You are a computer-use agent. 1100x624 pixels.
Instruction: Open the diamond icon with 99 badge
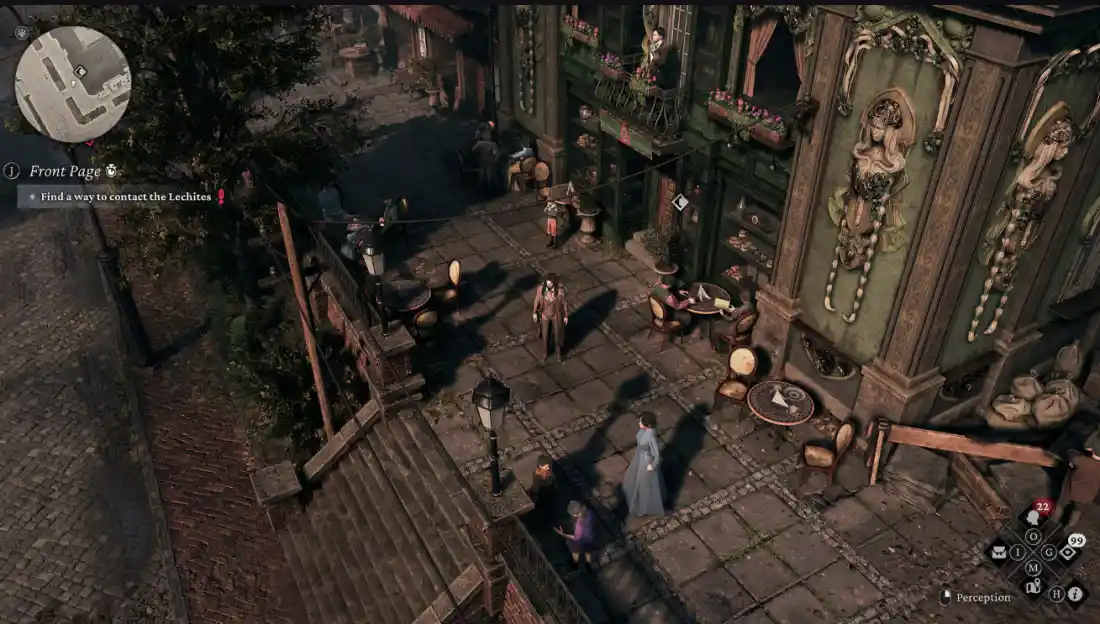[1067, 552]
